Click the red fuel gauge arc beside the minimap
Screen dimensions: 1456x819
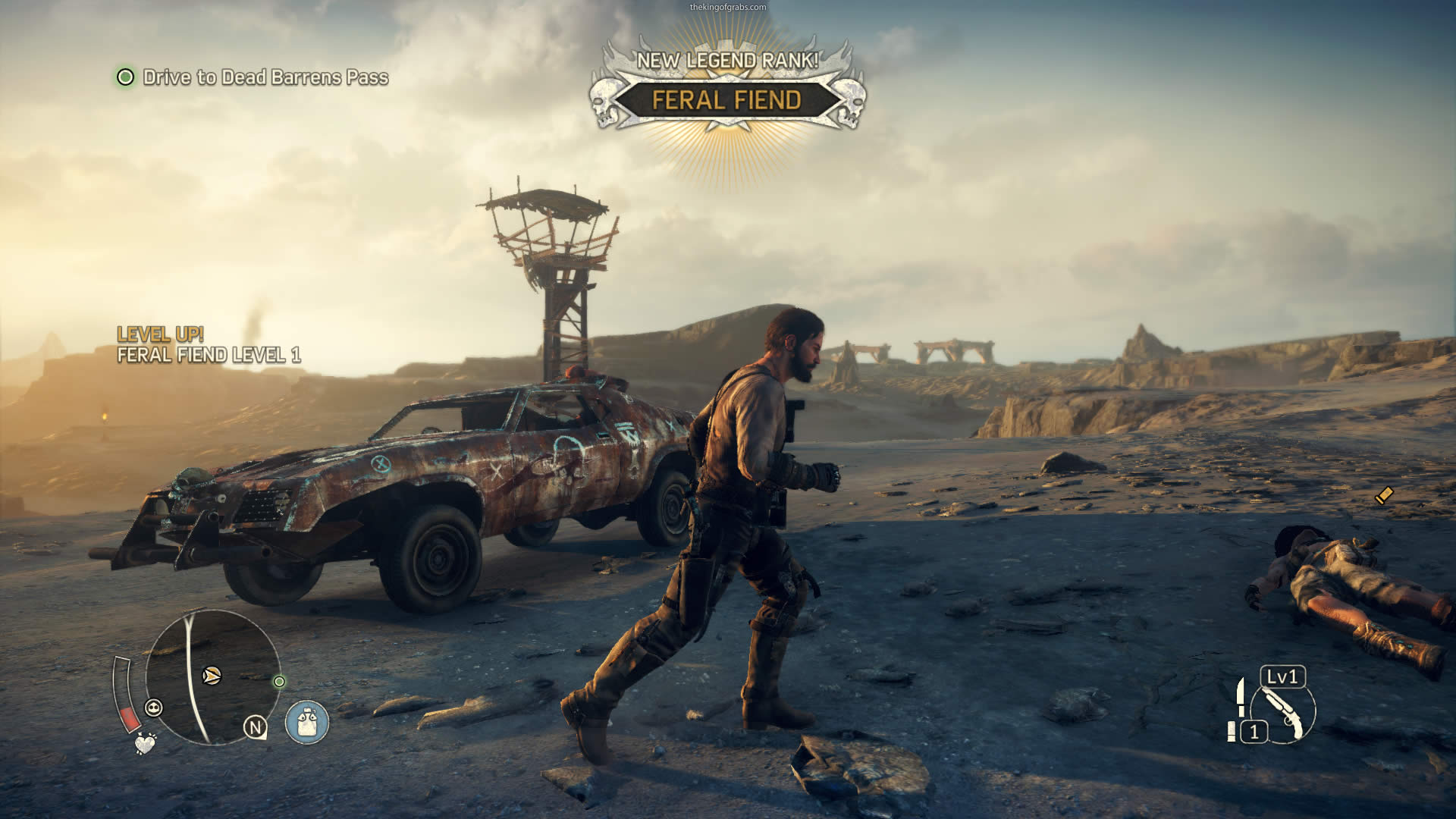(131, 719)
